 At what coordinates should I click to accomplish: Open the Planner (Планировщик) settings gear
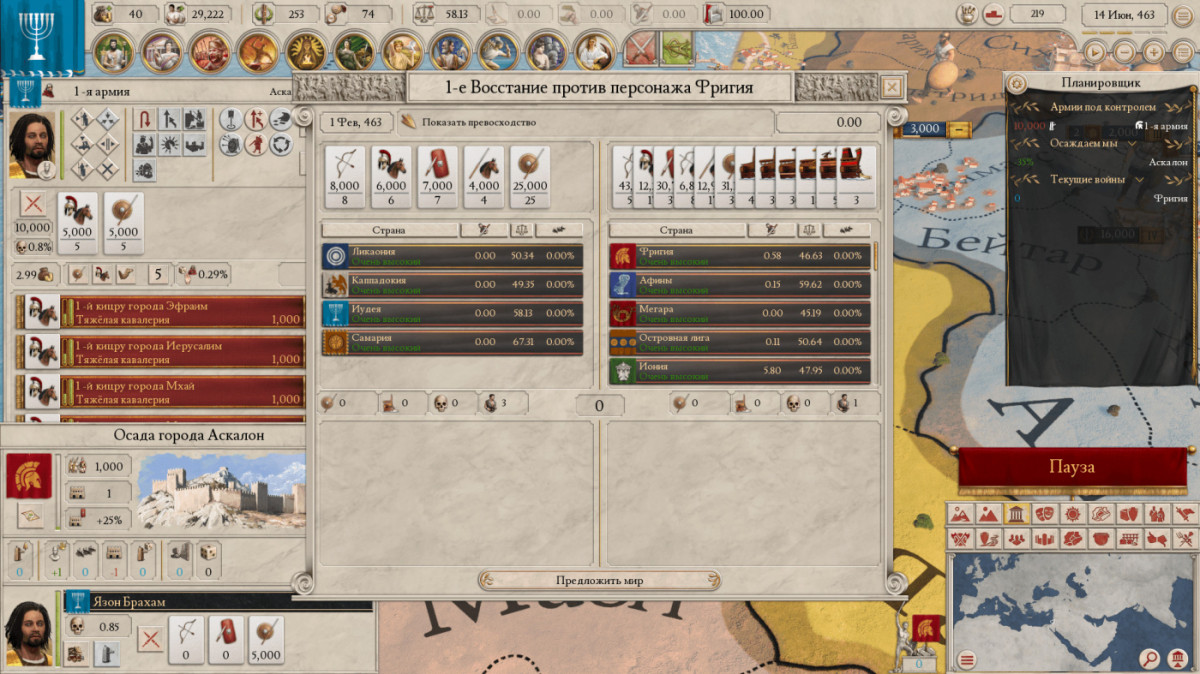1017,83
